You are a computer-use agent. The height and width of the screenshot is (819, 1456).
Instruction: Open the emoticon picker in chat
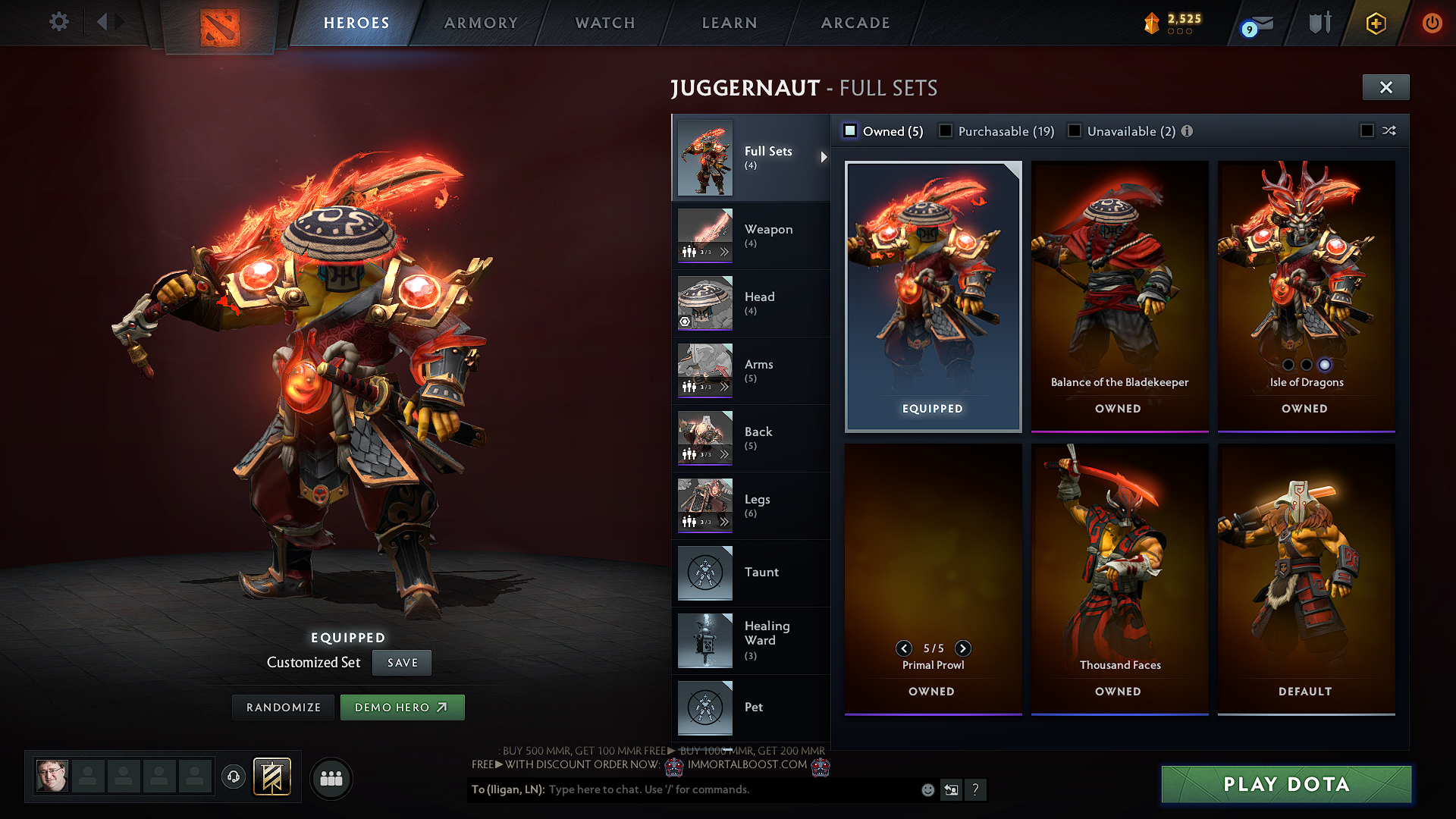927,789
